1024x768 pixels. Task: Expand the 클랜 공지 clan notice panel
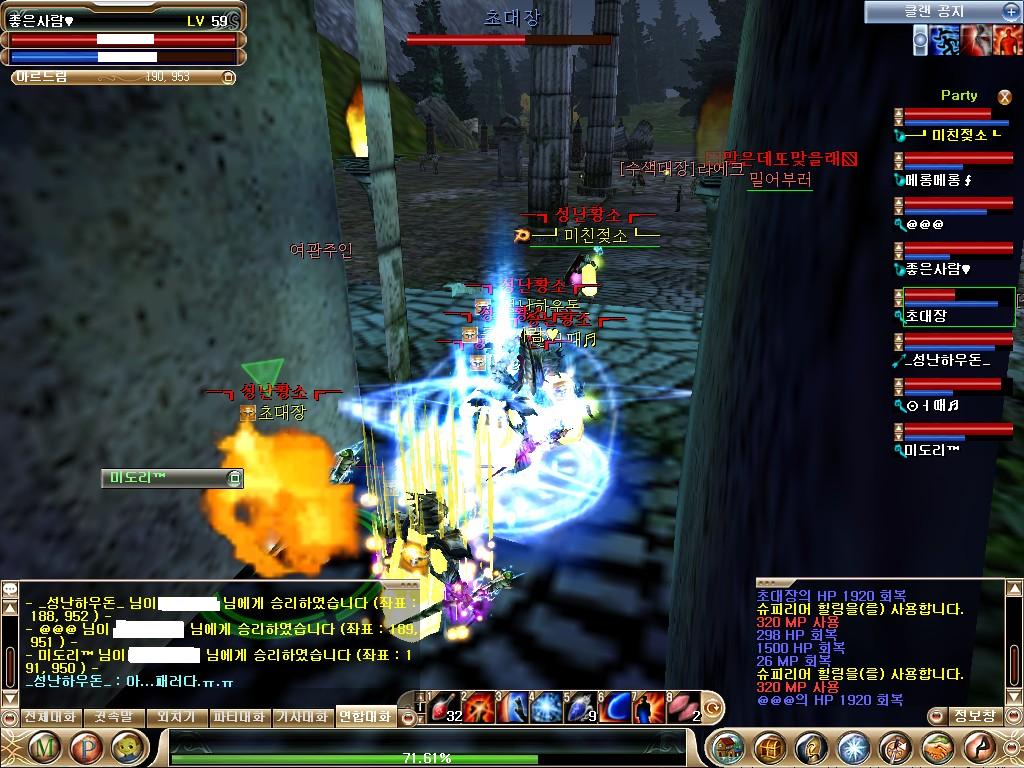click(1010, 11)
